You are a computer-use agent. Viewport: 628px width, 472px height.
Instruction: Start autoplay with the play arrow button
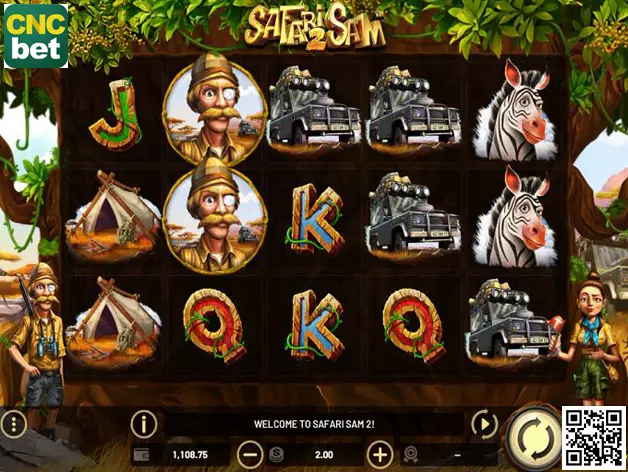[483, 424]
